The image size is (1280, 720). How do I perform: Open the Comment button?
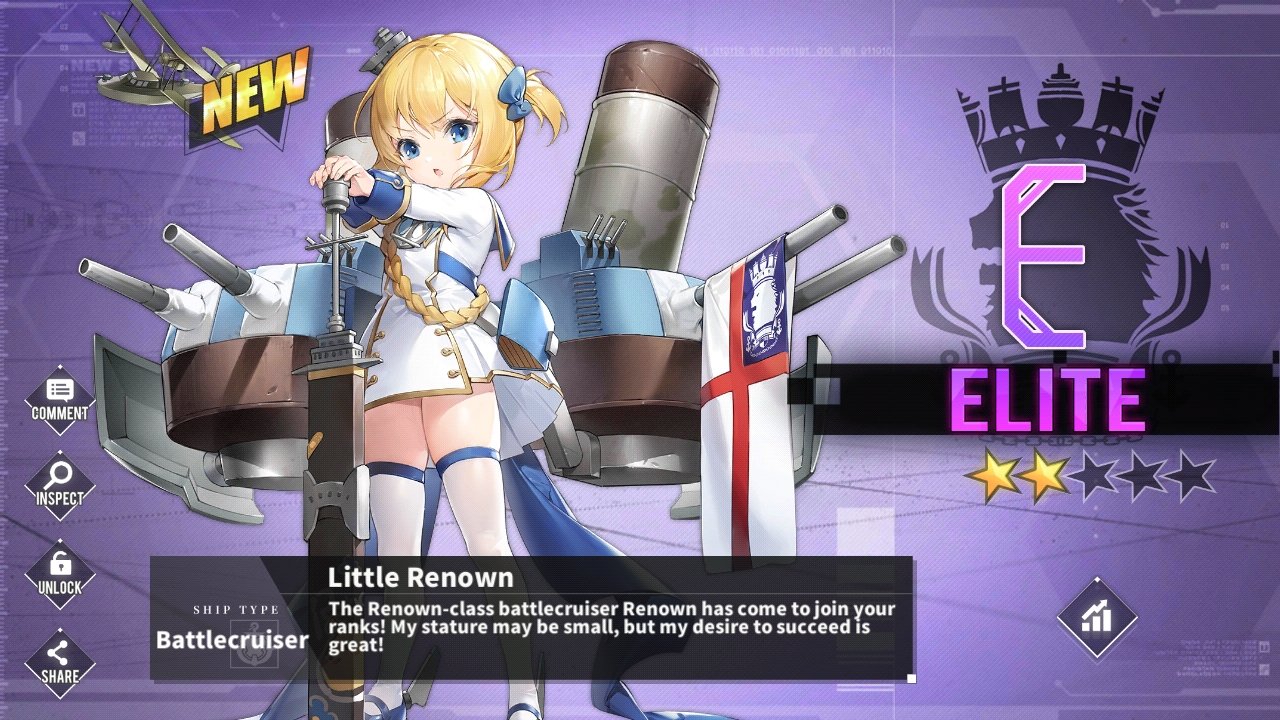pyautogui.click(x=60, y=399)
